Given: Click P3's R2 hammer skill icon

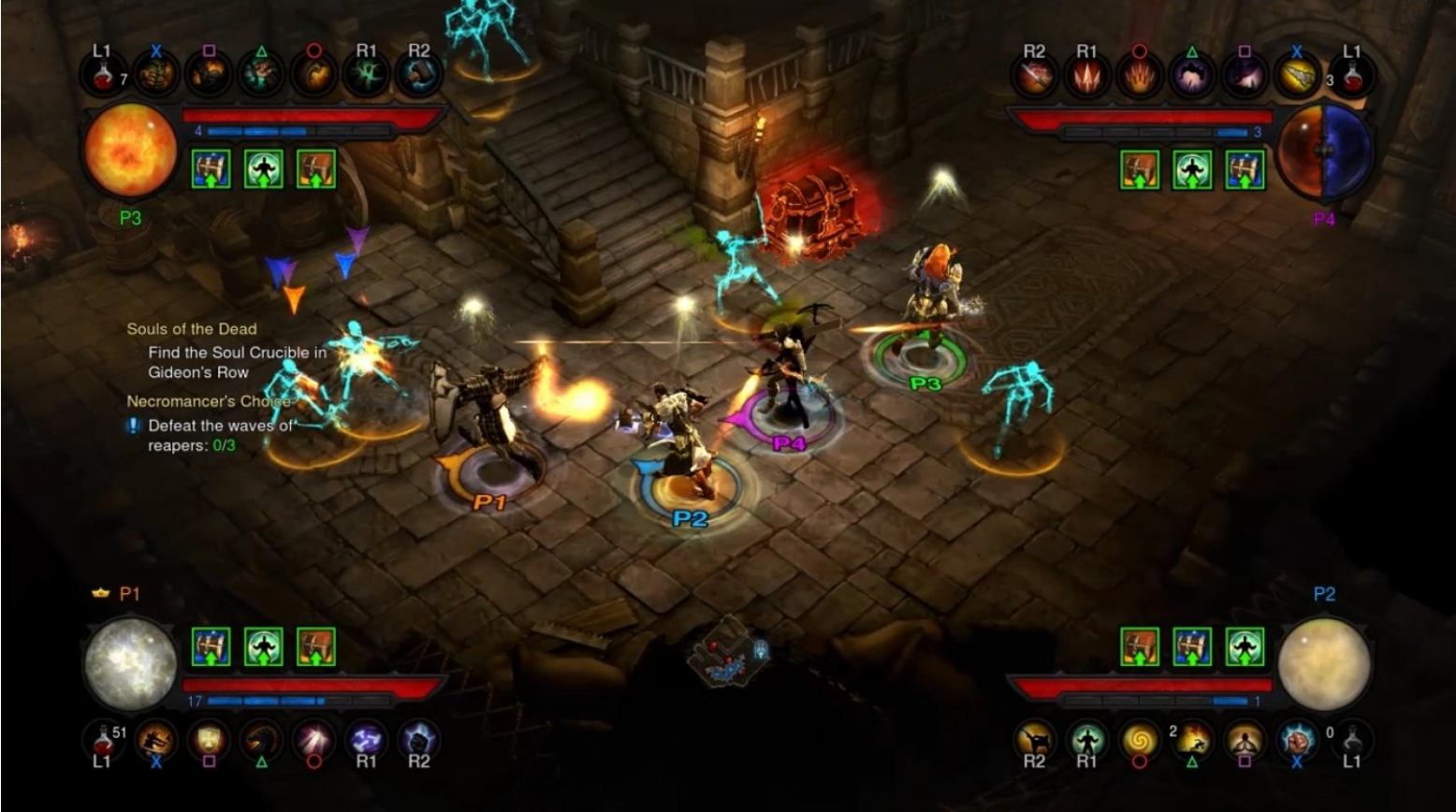Looking at the screenshot, I should click(x=421, y=75).
